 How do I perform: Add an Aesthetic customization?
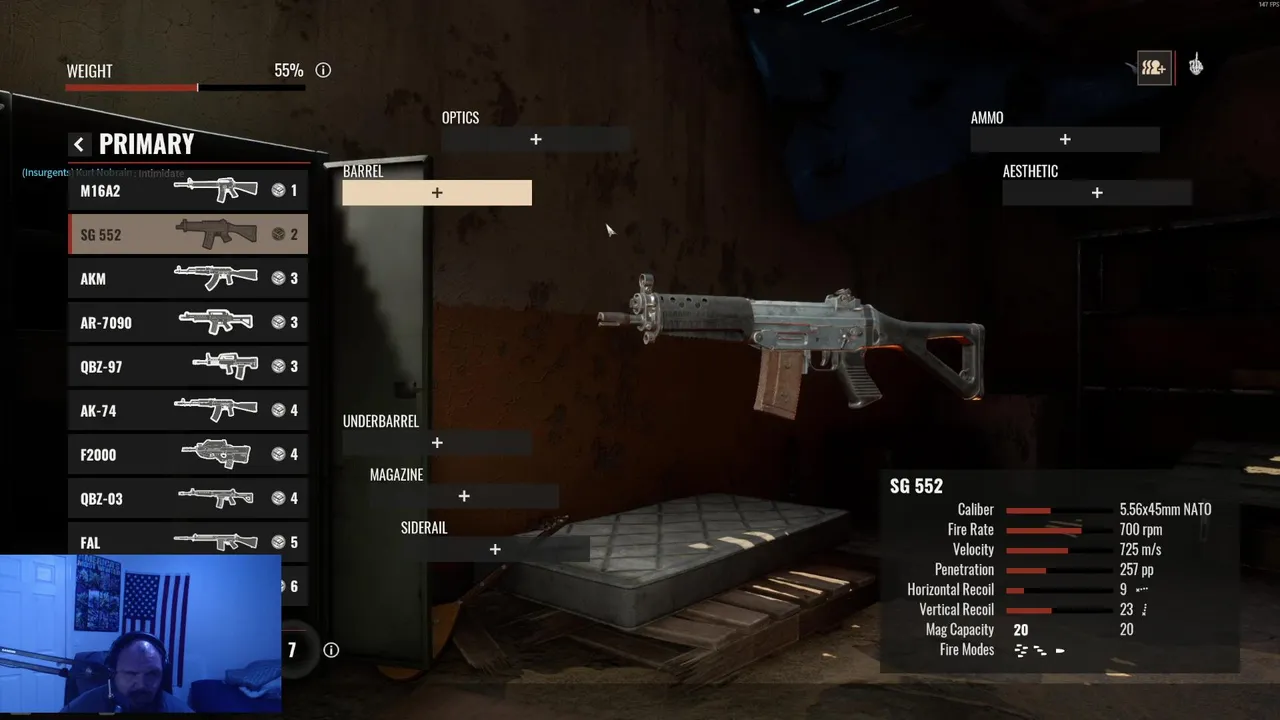coord(1097,193)
